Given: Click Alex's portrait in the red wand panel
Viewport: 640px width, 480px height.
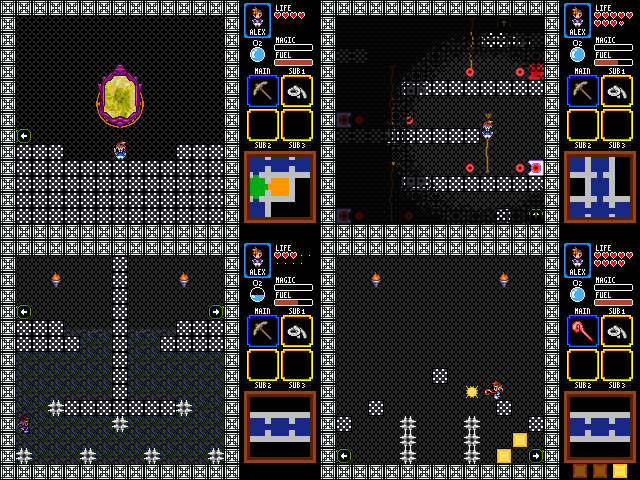Looking at the screenshot, I should point(577,260).
